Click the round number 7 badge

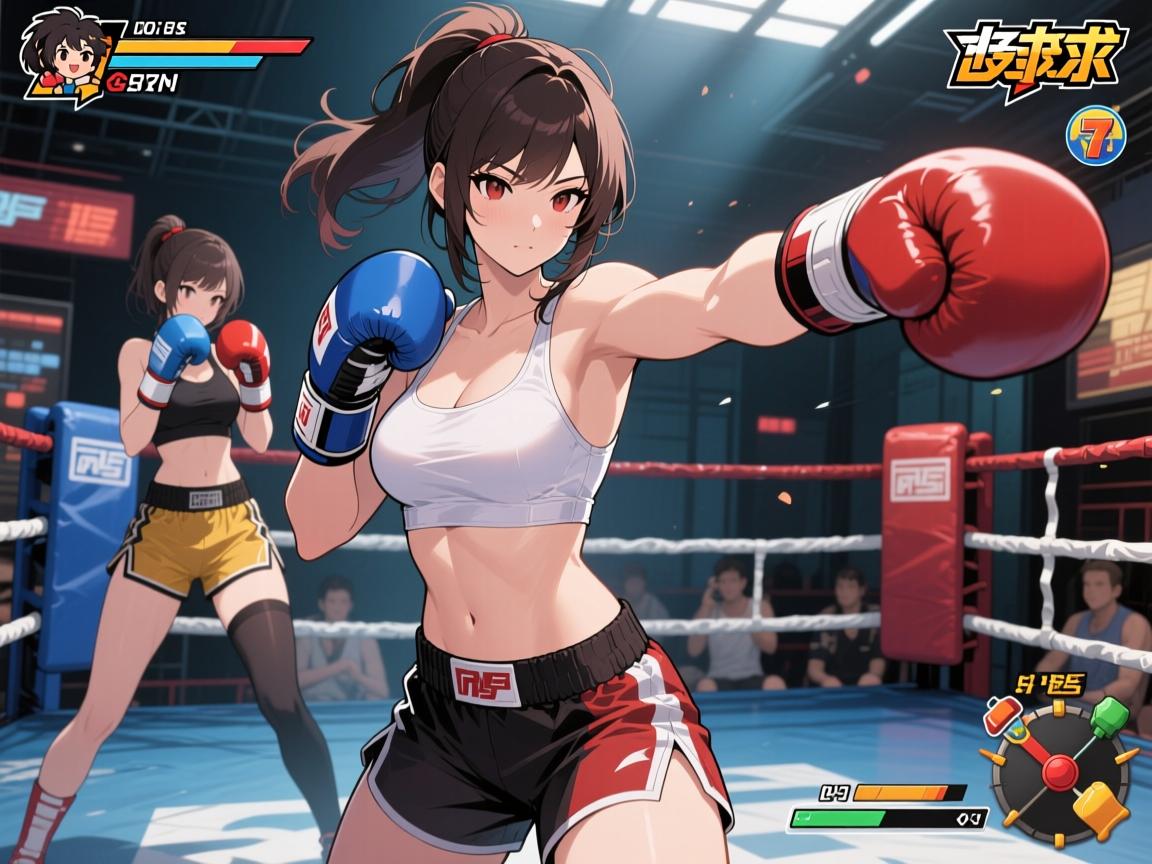tap(1098, 134)
